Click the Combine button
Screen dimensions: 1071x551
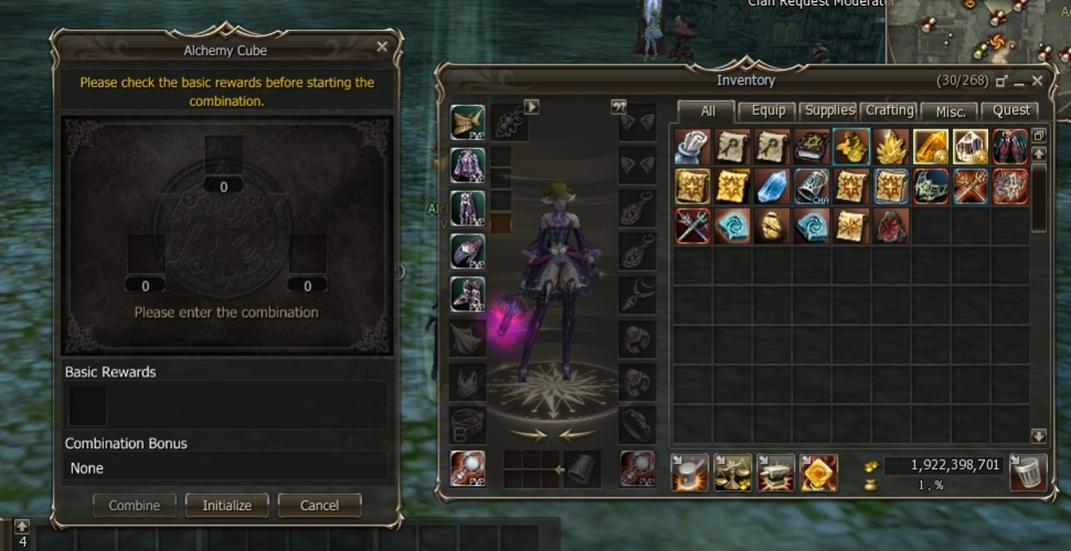point(134,505)
